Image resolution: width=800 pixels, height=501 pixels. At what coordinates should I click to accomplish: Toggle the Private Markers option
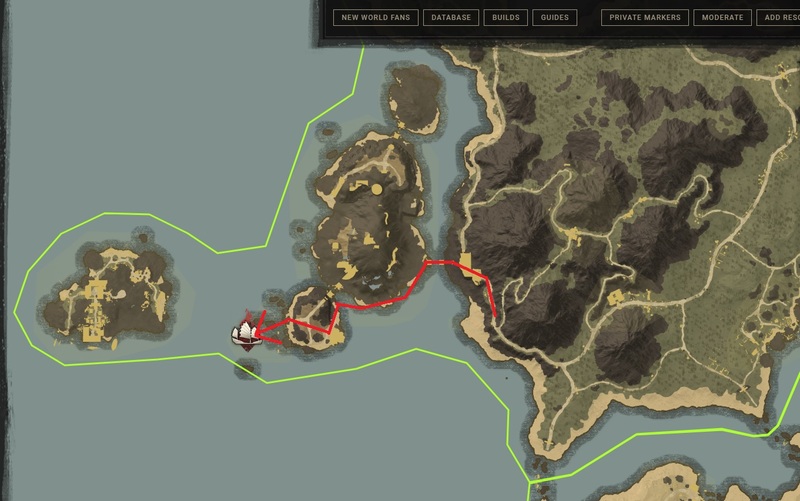(646, 18)
